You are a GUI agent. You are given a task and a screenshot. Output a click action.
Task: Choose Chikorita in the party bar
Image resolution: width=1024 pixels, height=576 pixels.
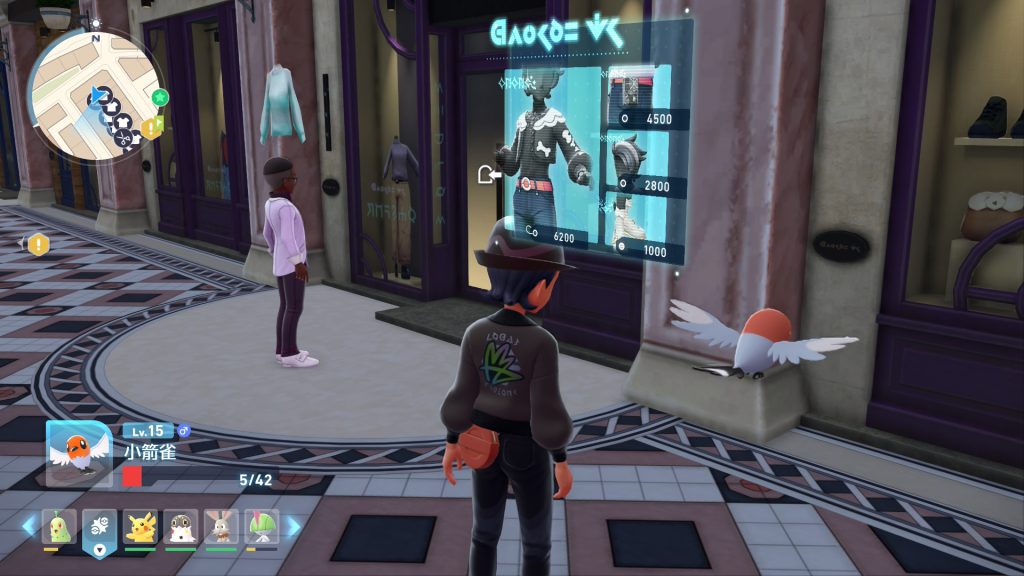click(59, 526)
